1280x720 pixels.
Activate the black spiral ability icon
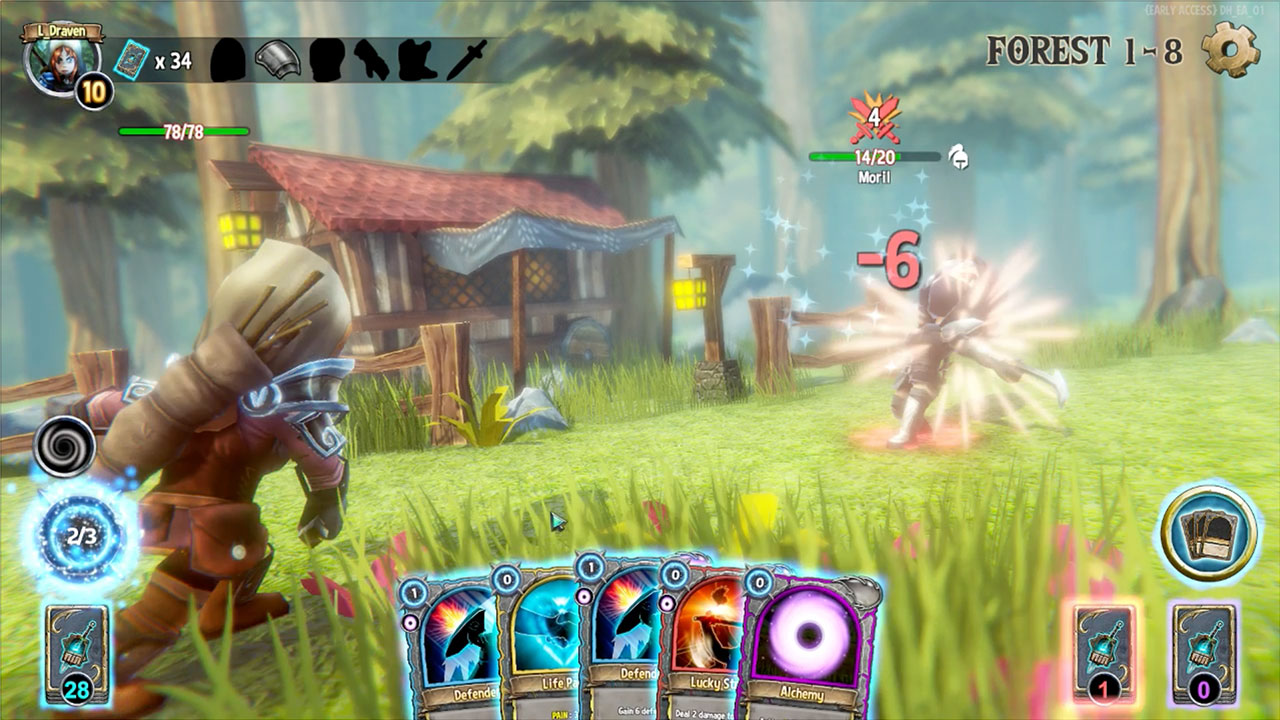tap(65, 446)
